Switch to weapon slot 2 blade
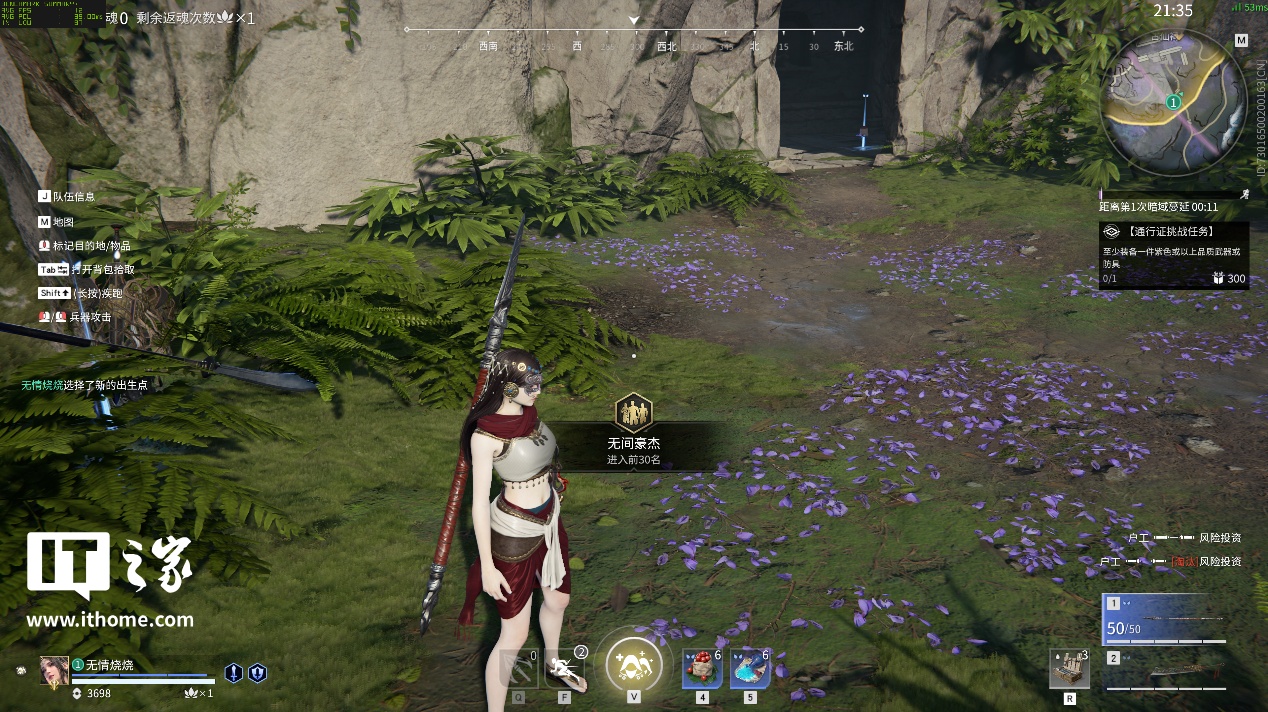1268x712 pixels. tap(1166, 671)
